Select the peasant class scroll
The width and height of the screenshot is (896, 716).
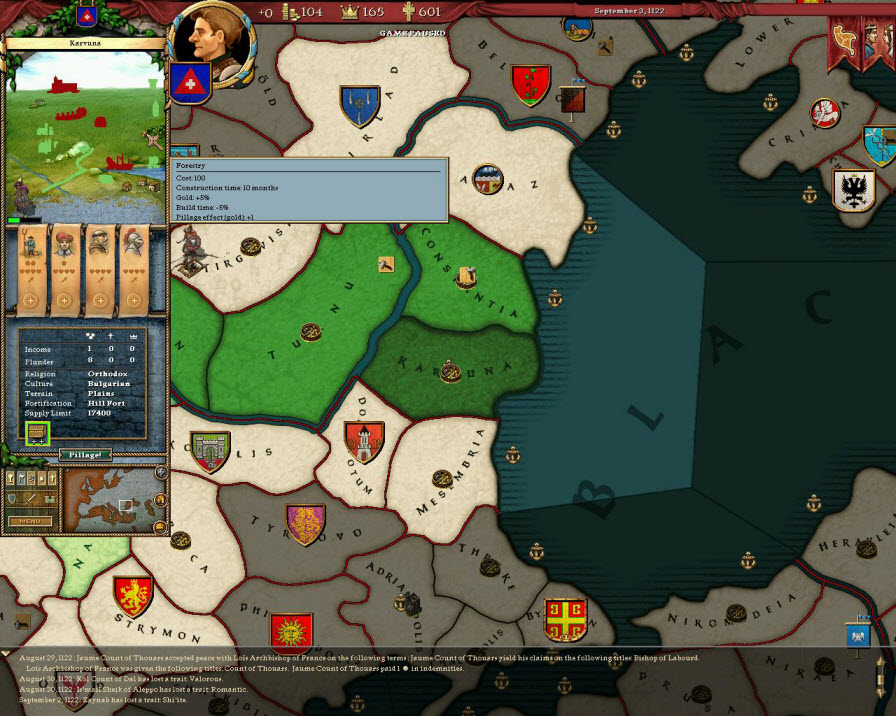pos(30,266)
